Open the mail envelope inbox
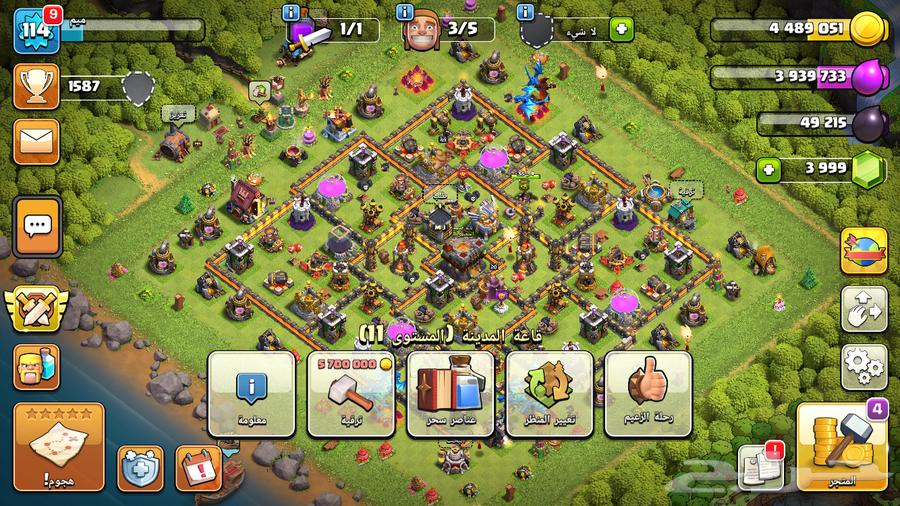The image size is (900, 506). point(36,141)
